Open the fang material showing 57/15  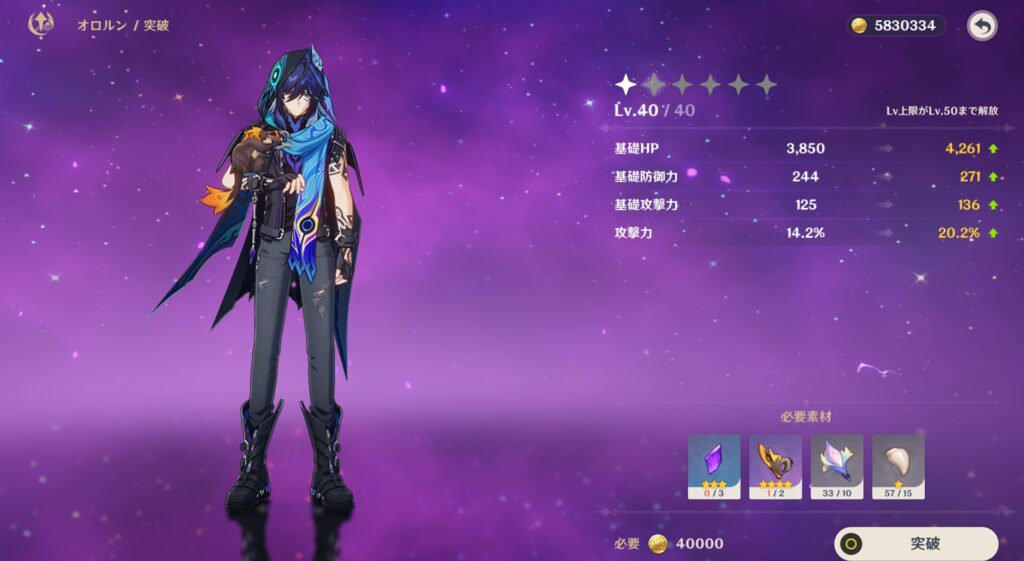(898, 466)
